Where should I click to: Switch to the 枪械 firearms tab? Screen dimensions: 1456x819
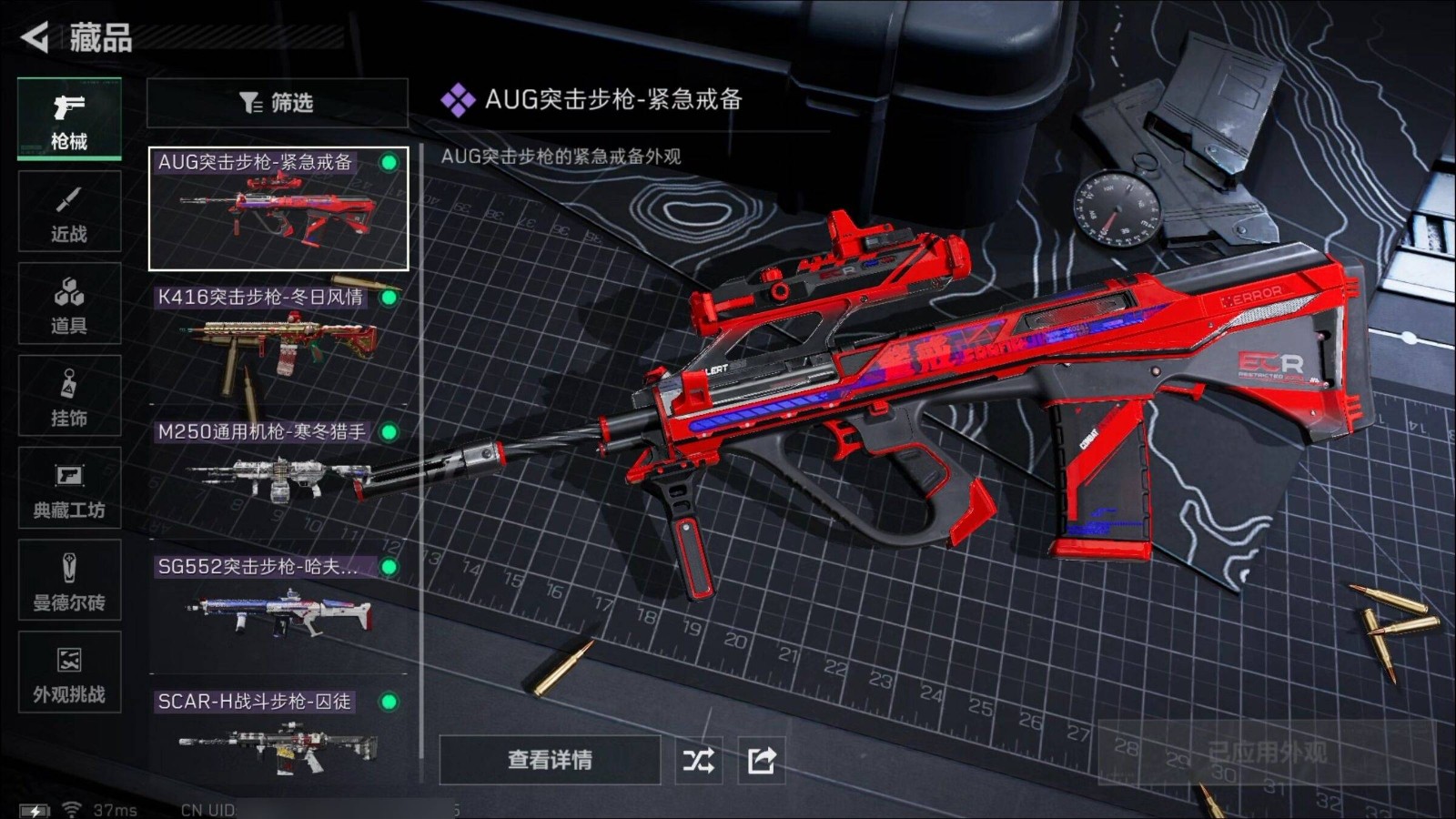(x=69, y=120)
